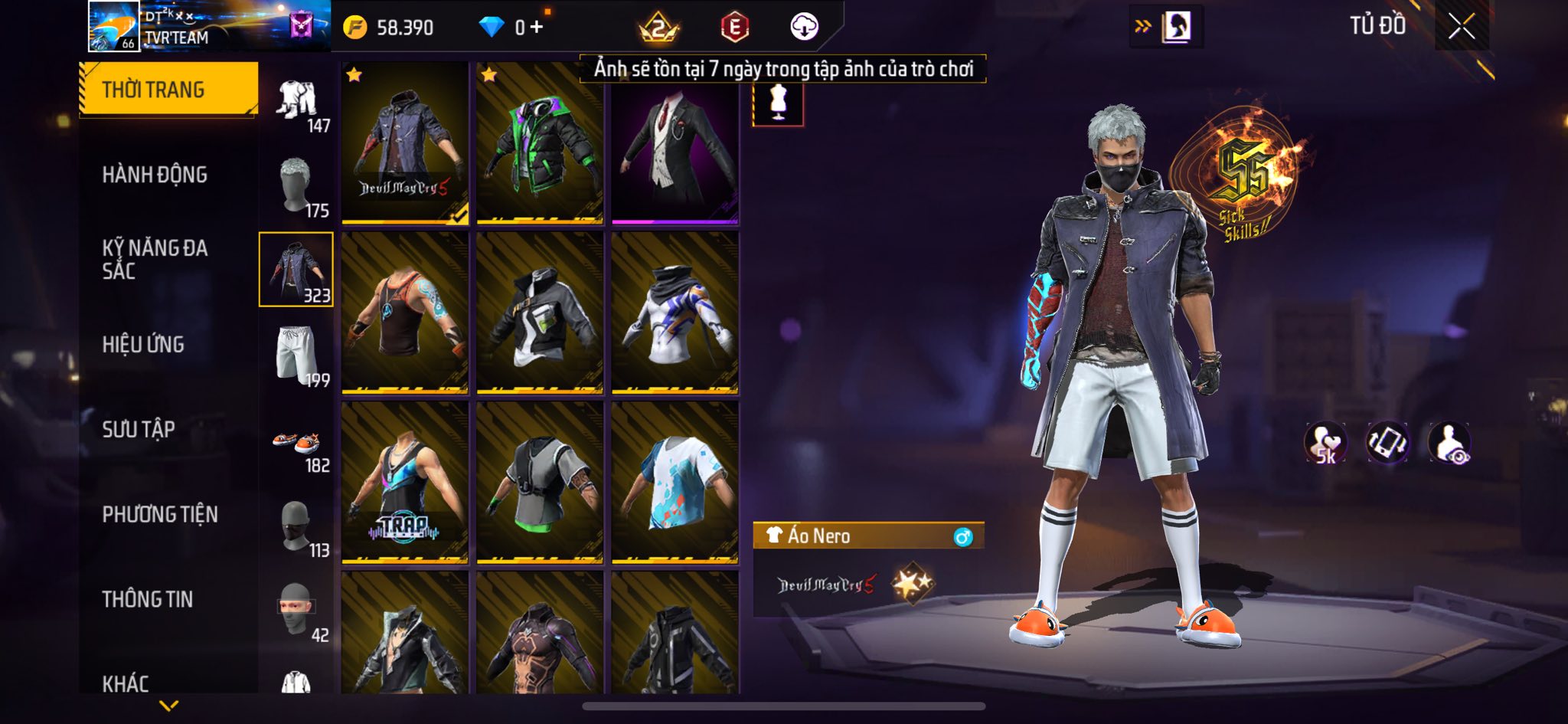Add diamonds with the plus button

tap(537, 28)
